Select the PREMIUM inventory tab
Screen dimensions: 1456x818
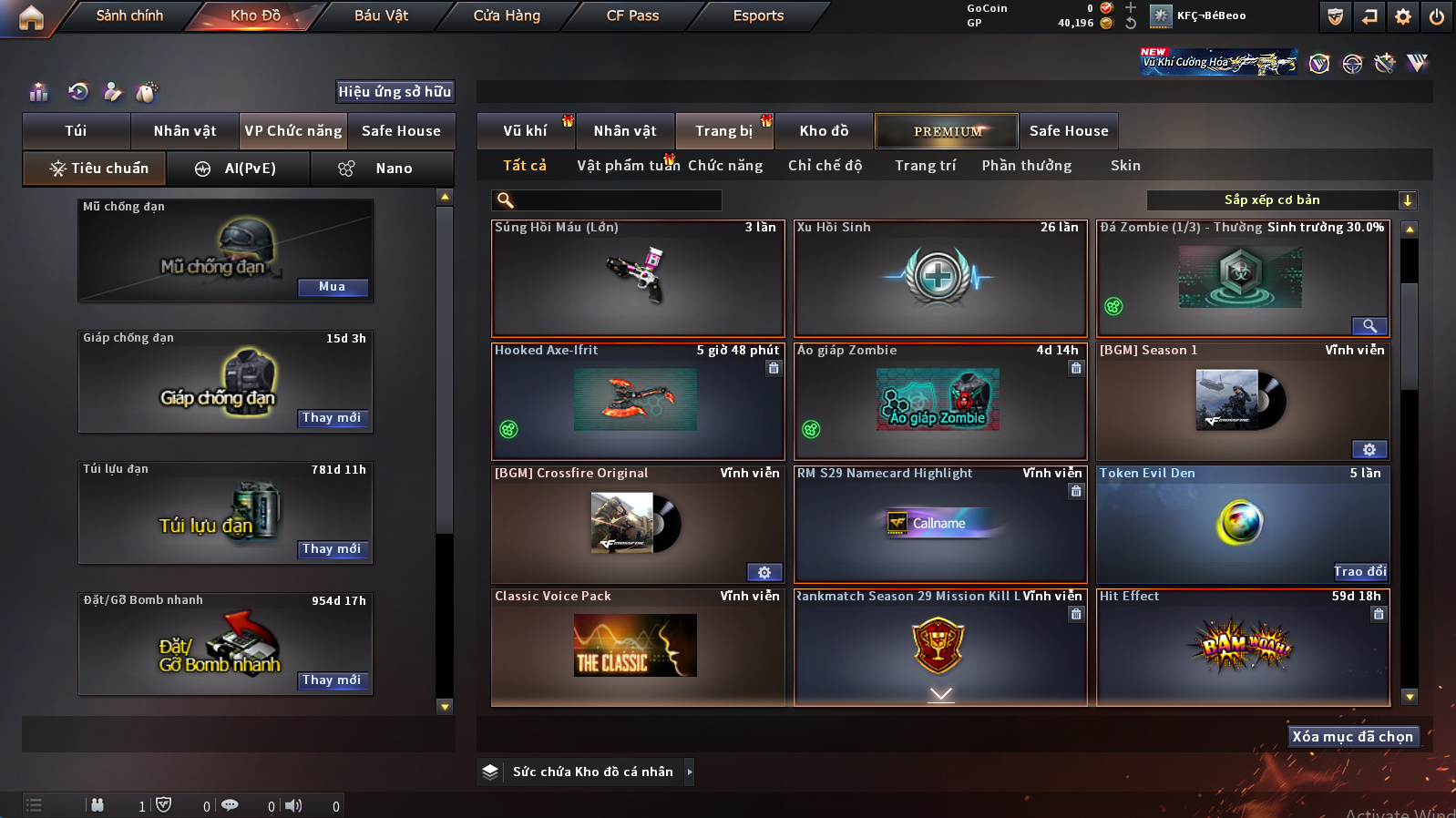tap(948, 131)
